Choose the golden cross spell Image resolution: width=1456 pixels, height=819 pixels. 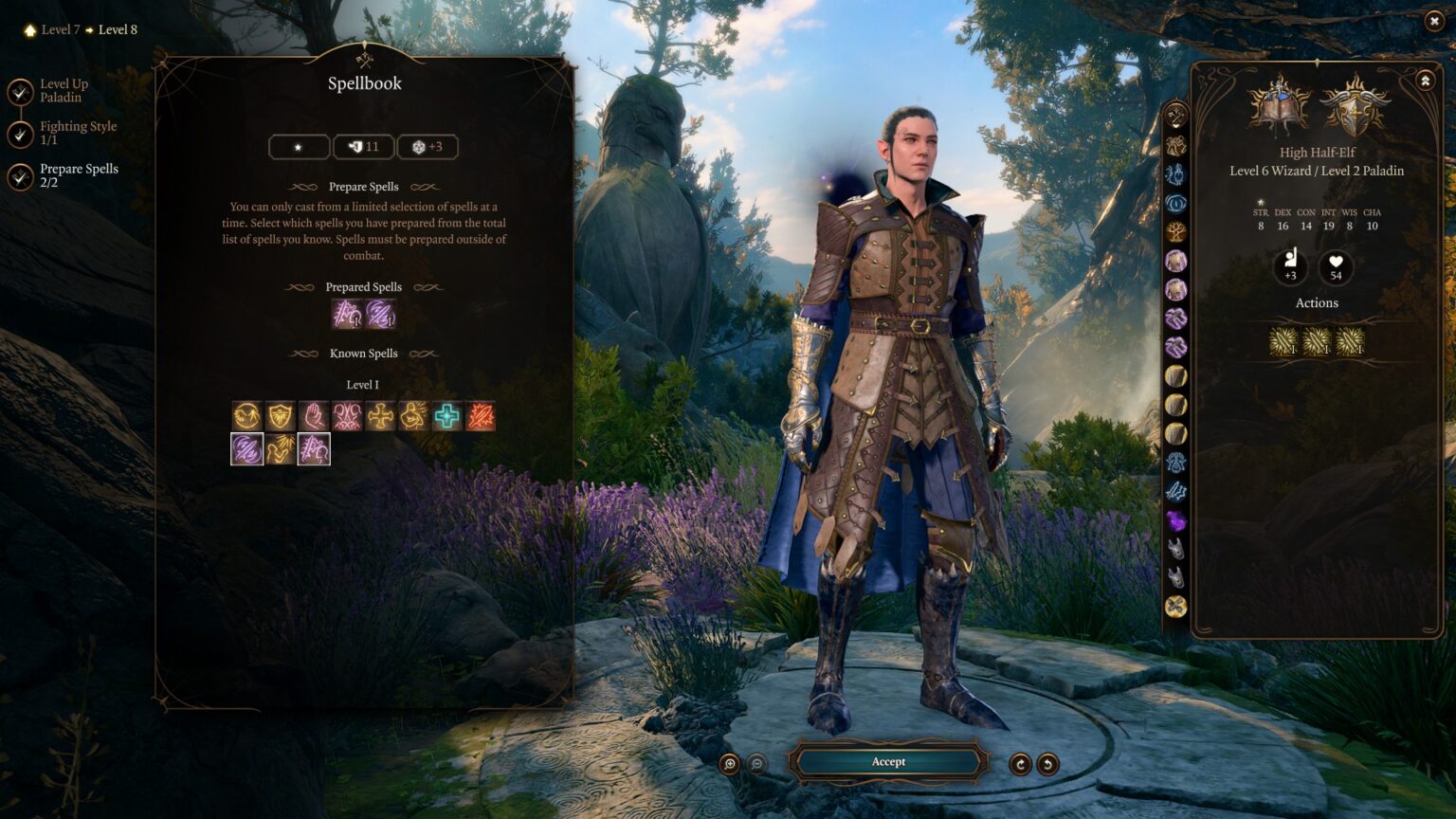[x=380, y=416]
